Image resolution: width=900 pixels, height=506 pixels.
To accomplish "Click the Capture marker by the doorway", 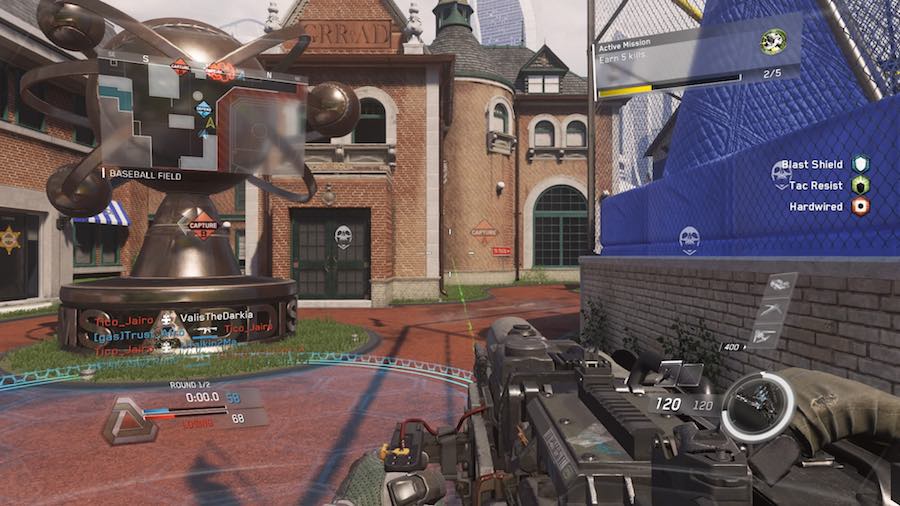I will (x=484, y=230).
